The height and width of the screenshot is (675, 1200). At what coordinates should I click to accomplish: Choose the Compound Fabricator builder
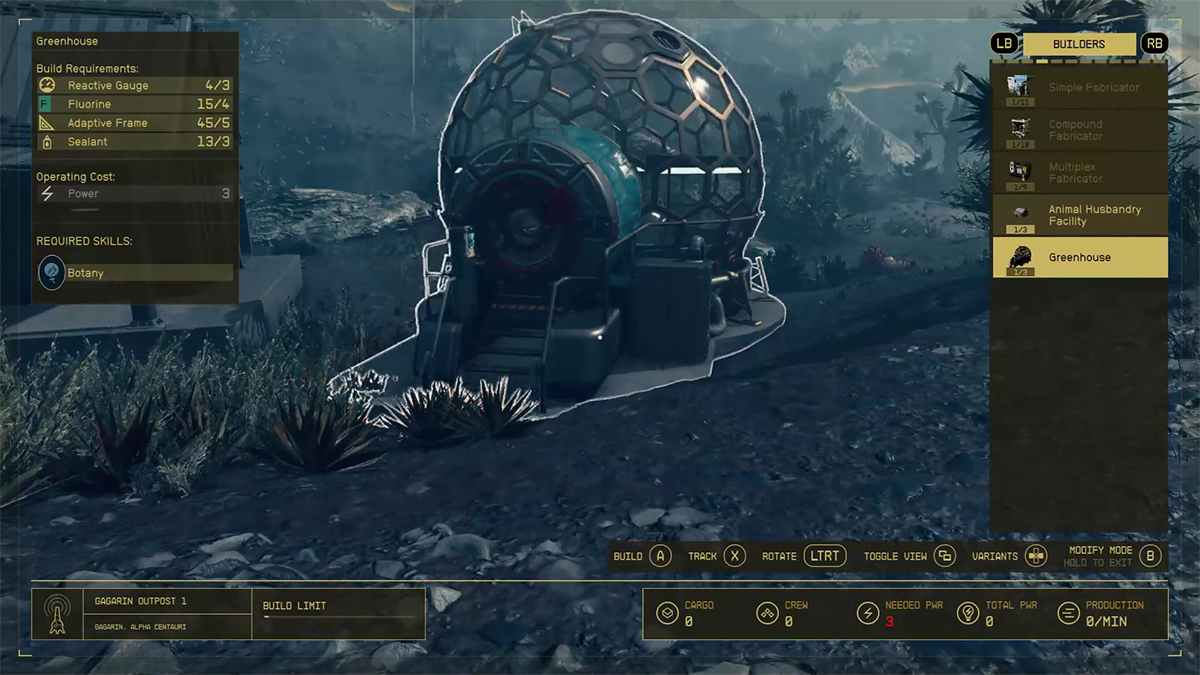(1079, 131)
